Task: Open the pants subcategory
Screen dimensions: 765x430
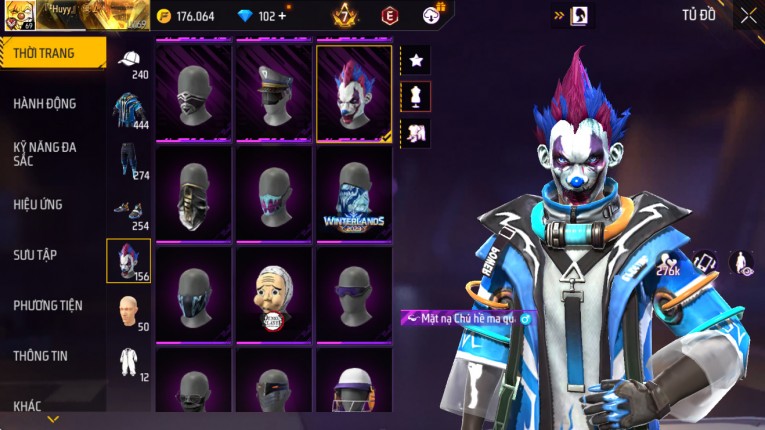Action: pyautogui.click(x=128, y=160)
